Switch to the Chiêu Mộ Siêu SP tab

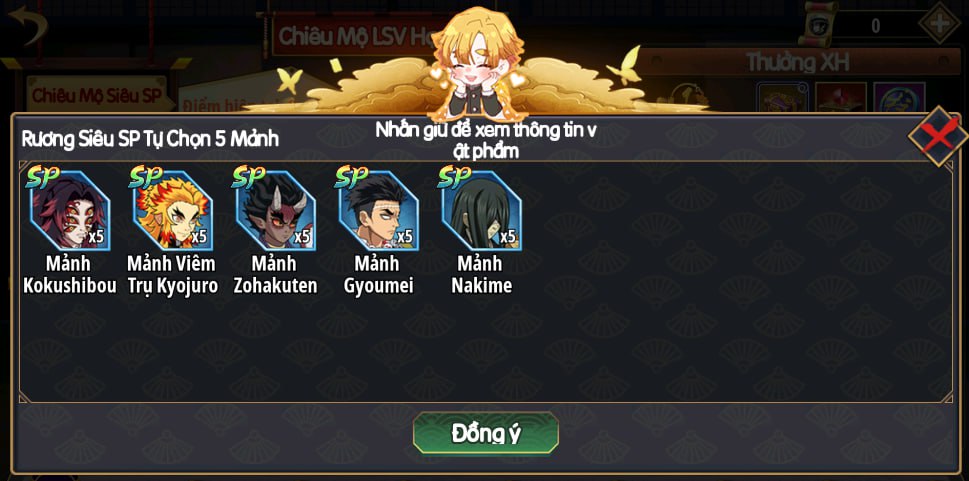96,96
